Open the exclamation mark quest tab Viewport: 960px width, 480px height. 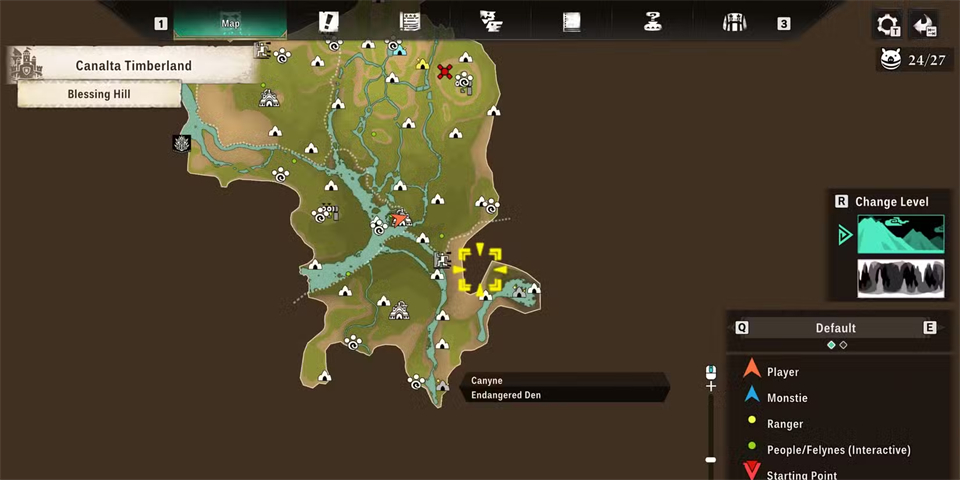328,22
